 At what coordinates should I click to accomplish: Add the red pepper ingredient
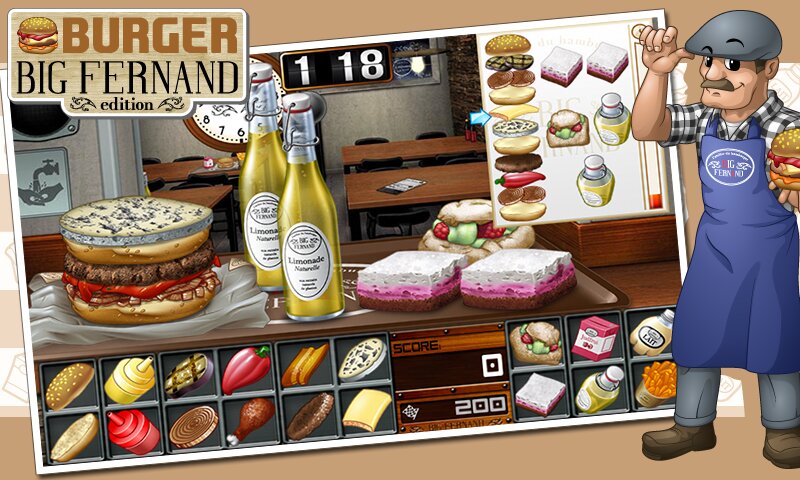point(245,369)
